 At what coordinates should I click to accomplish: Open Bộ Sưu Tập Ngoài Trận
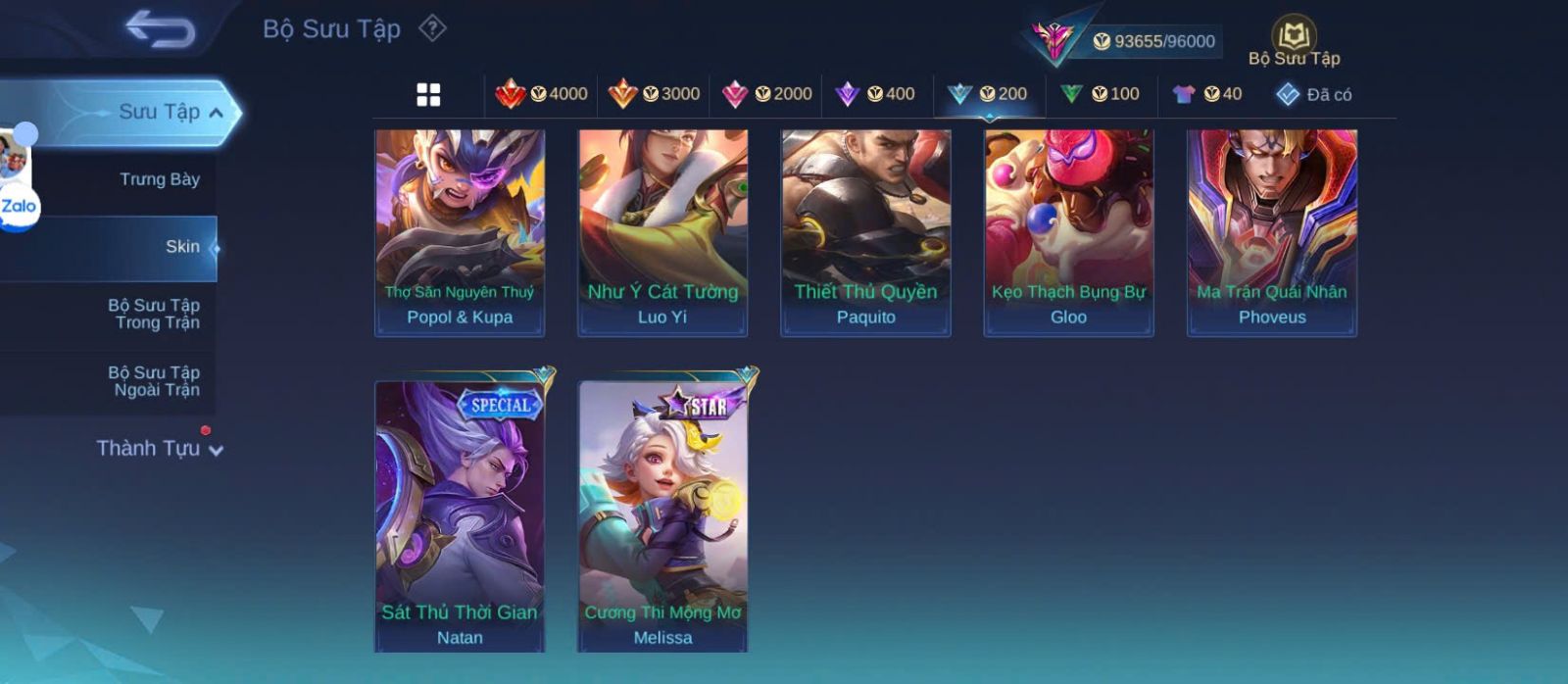(154, 381)
